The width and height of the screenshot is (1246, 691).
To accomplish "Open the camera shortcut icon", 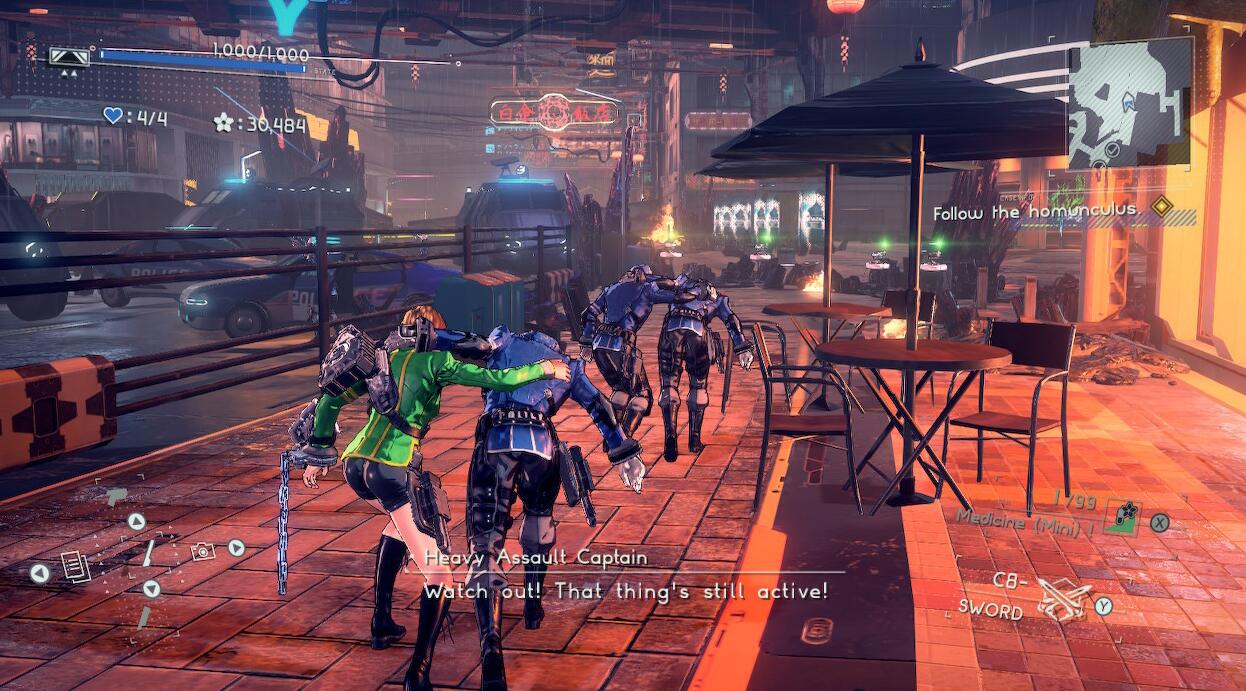I will [203, 549].
